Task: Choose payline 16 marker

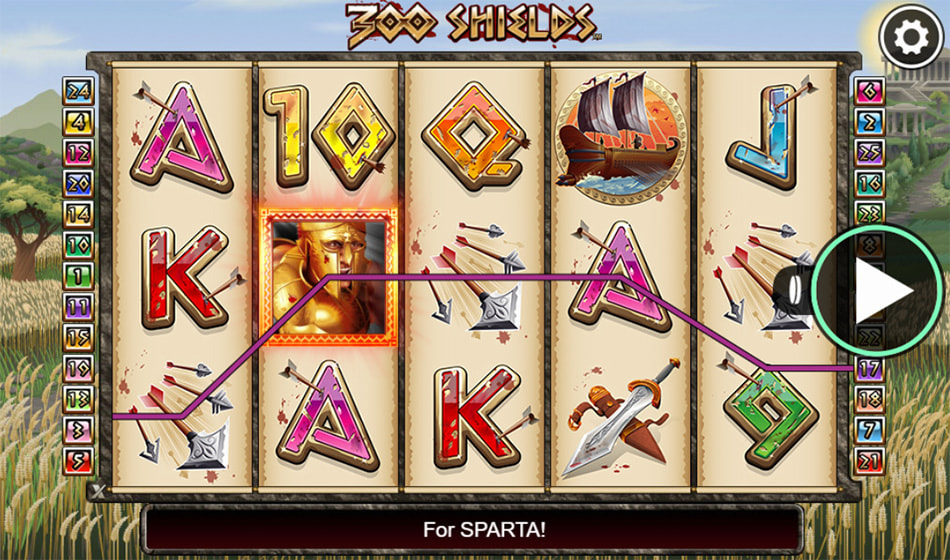Action: (870, 184)
